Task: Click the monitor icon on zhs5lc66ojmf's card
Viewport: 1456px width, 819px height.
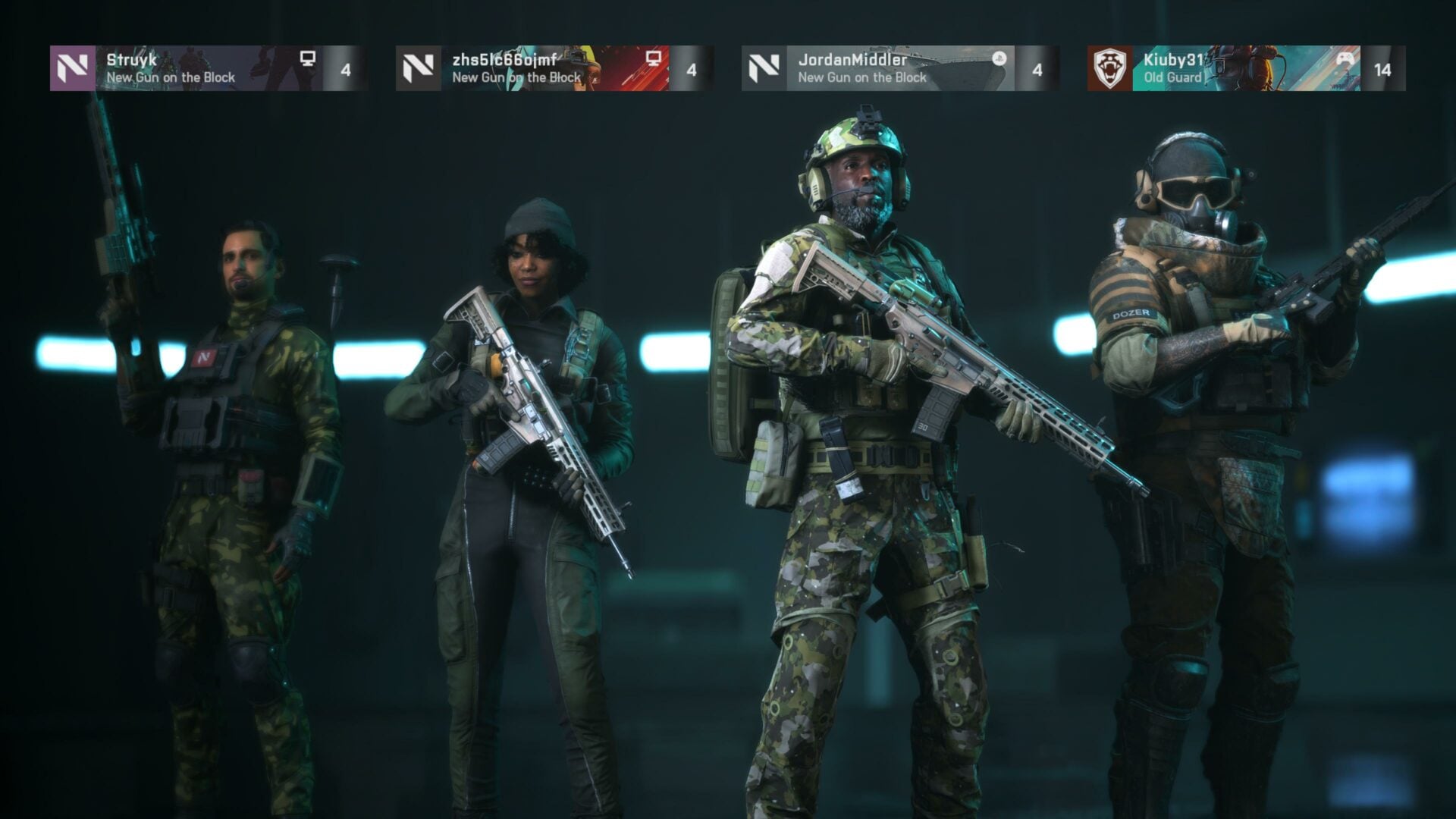Action: tap(654, 57)
